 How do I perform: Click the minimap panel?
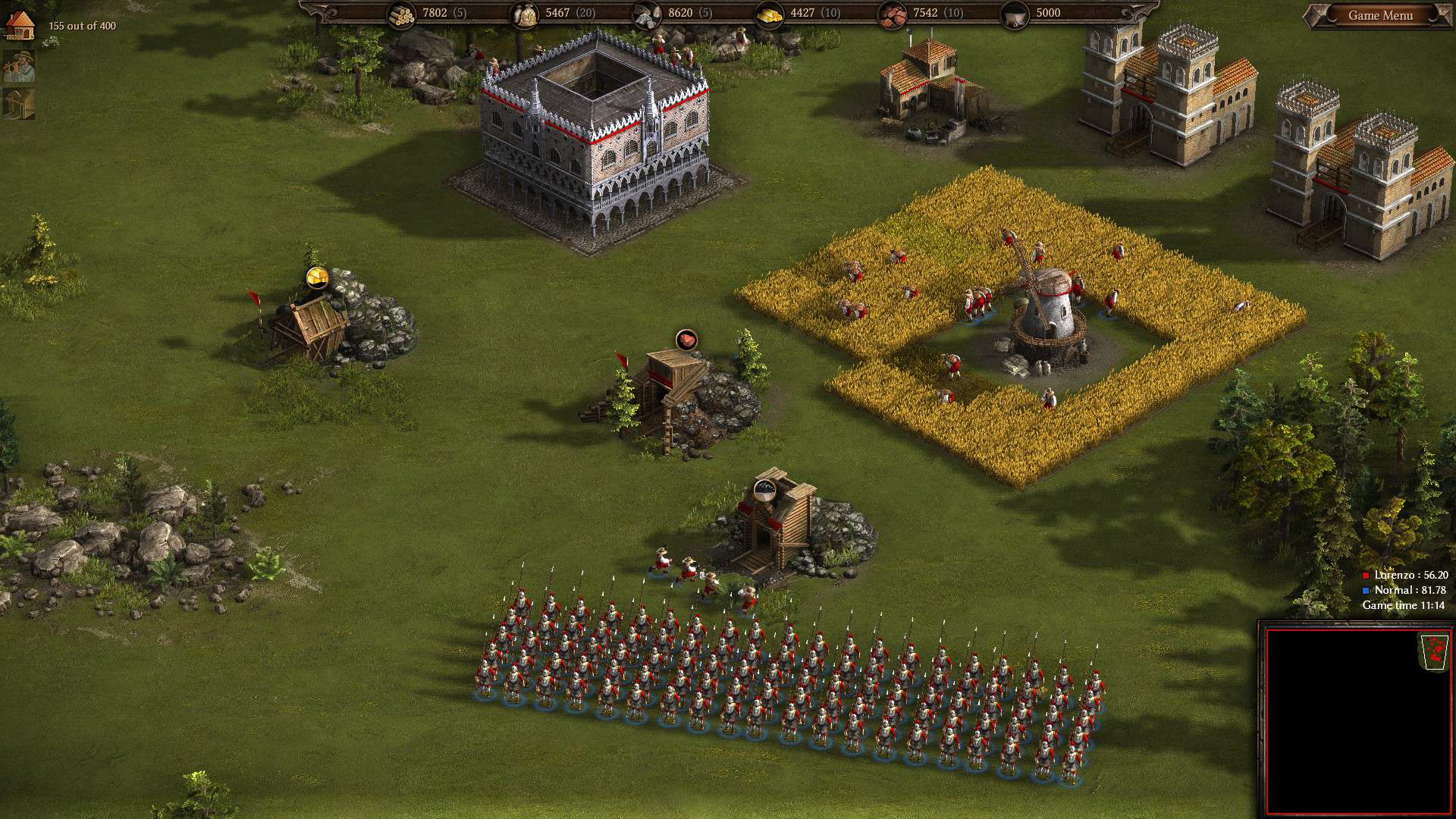click(1356, 720)
